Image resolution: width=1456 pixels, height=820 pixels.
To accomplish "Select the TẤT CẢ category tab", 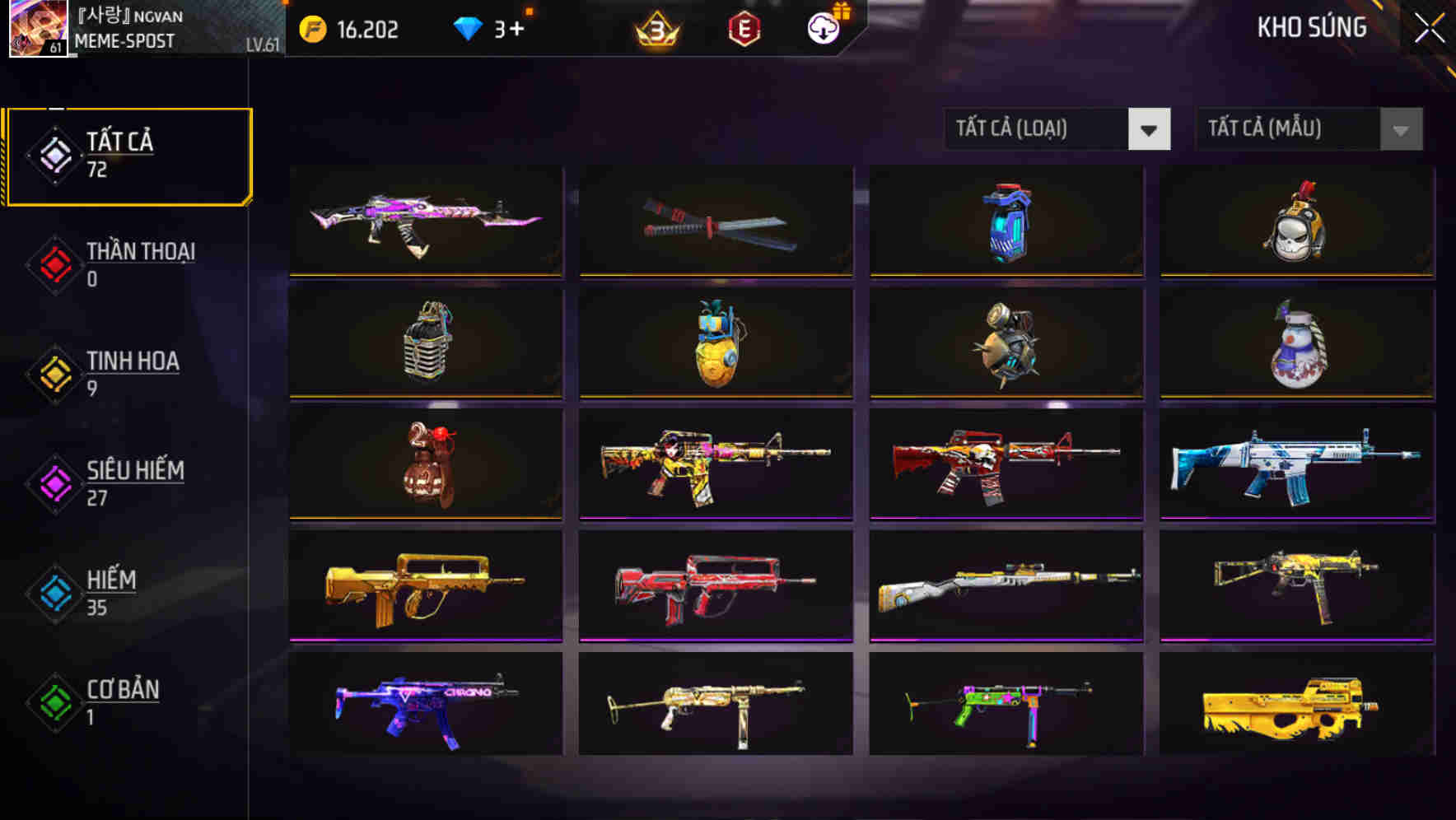I will click(x=128, y=155).
